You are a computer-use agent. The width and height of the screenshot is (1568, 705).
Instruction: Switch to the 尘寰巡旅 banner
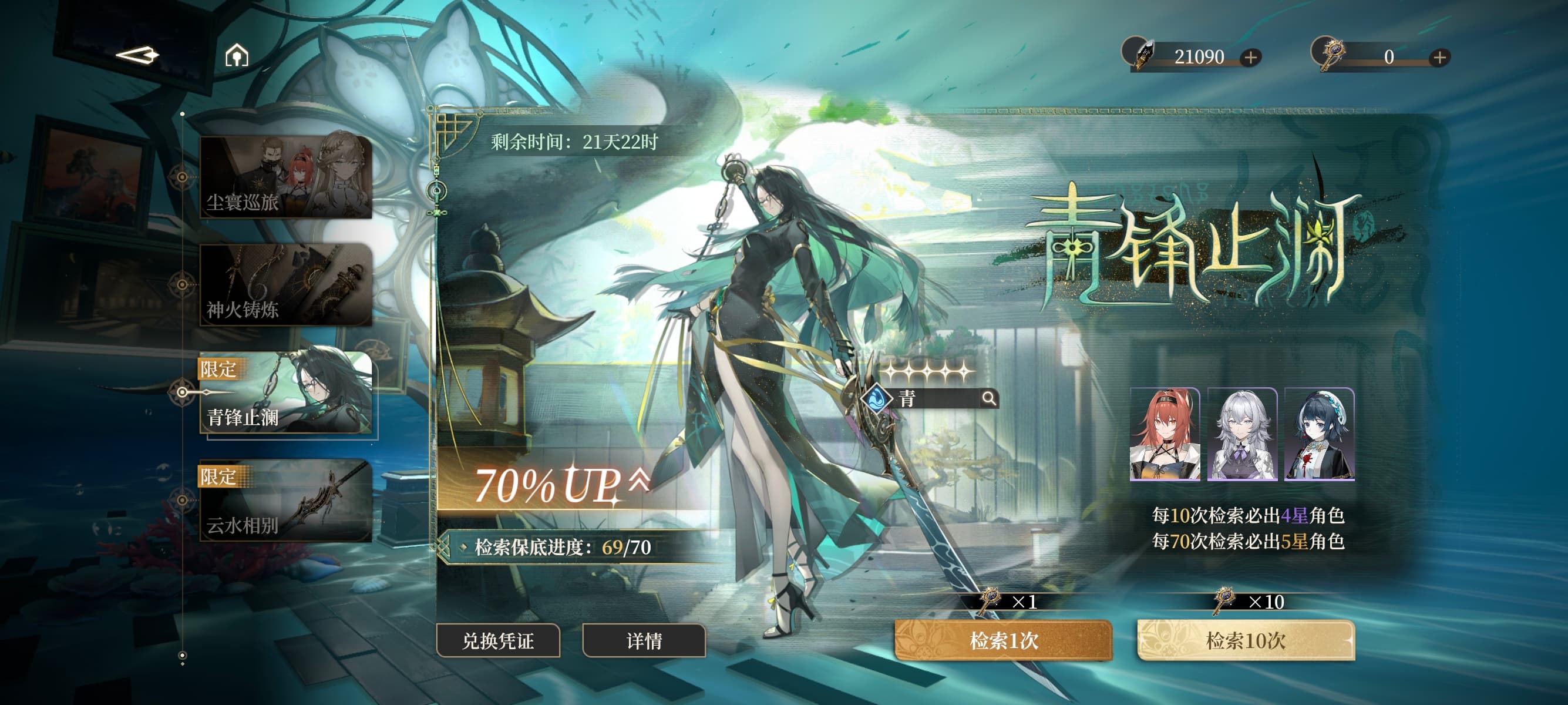coord(285,177)
